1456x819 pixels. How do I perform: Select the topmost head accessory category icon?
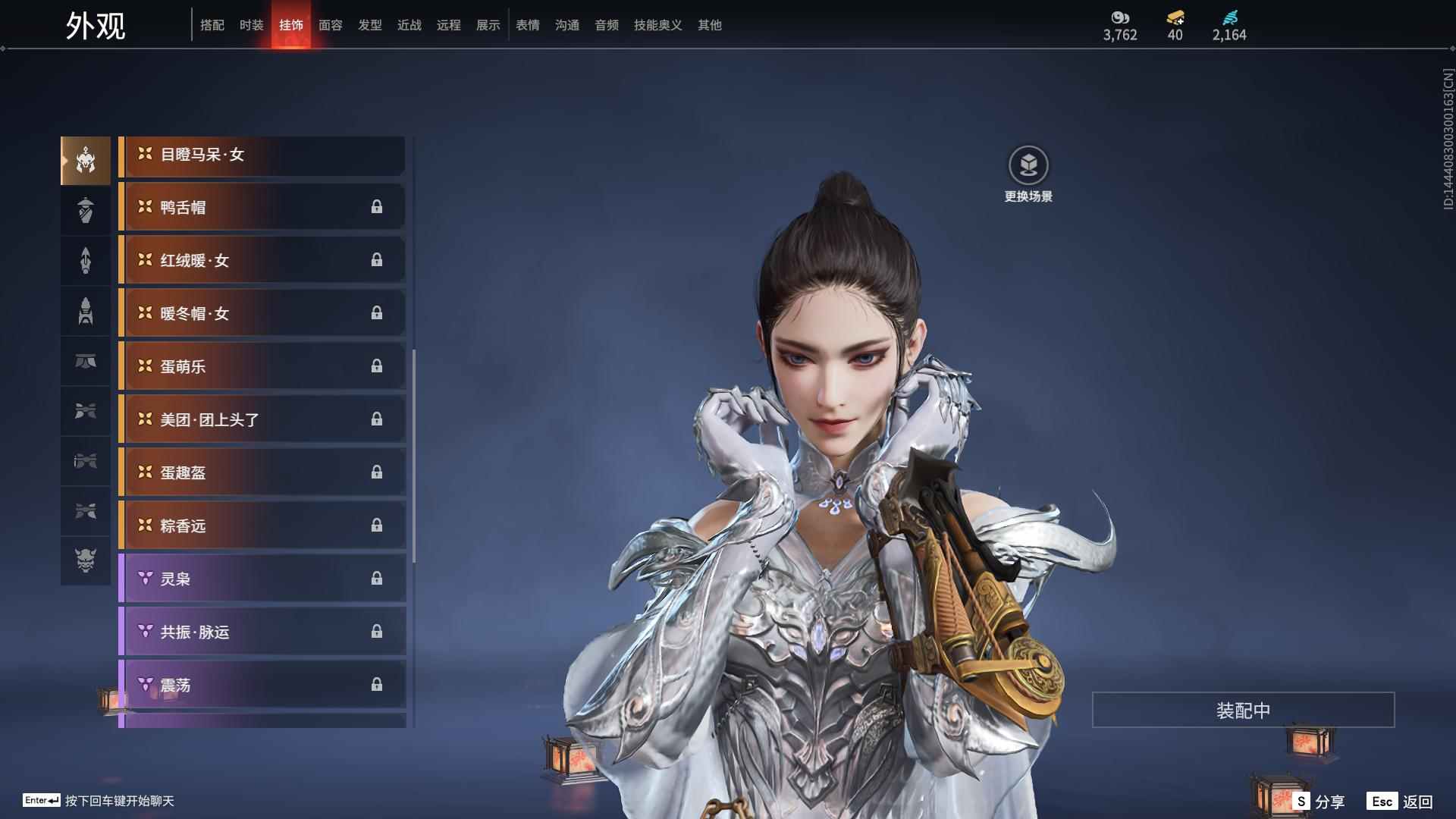(x=85, y=159)
